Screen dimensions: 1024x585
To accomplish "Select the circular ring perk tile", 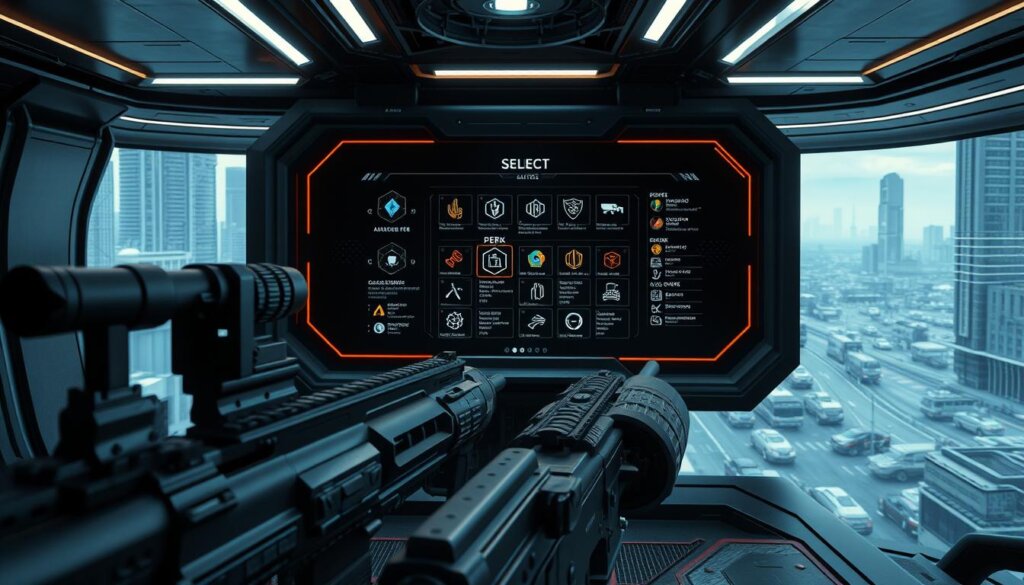I will [574, 321].
